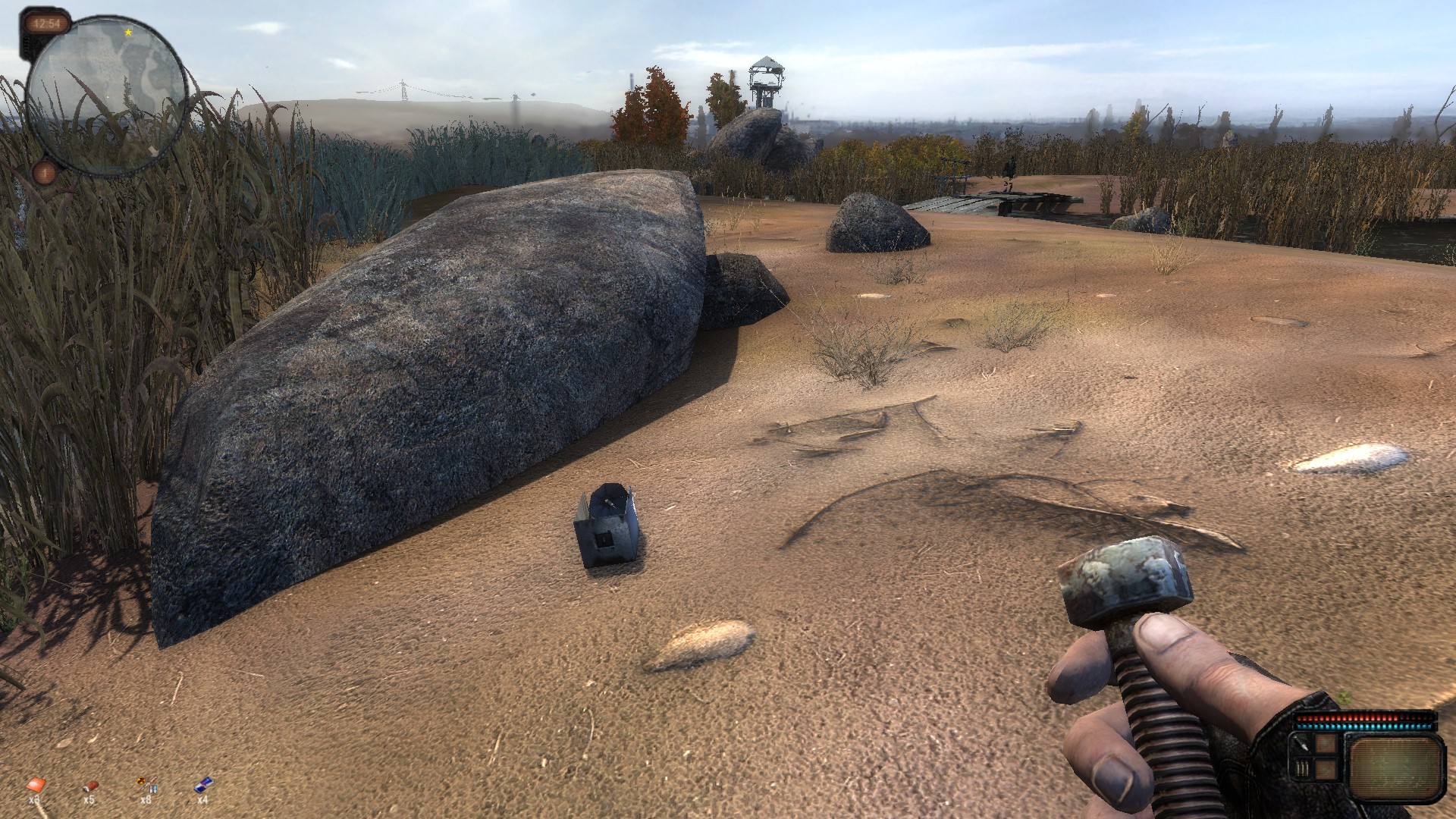The width and height of the screenshot is (1456, 819).
Task: Click the circular minimap
Action: [106, 96]
